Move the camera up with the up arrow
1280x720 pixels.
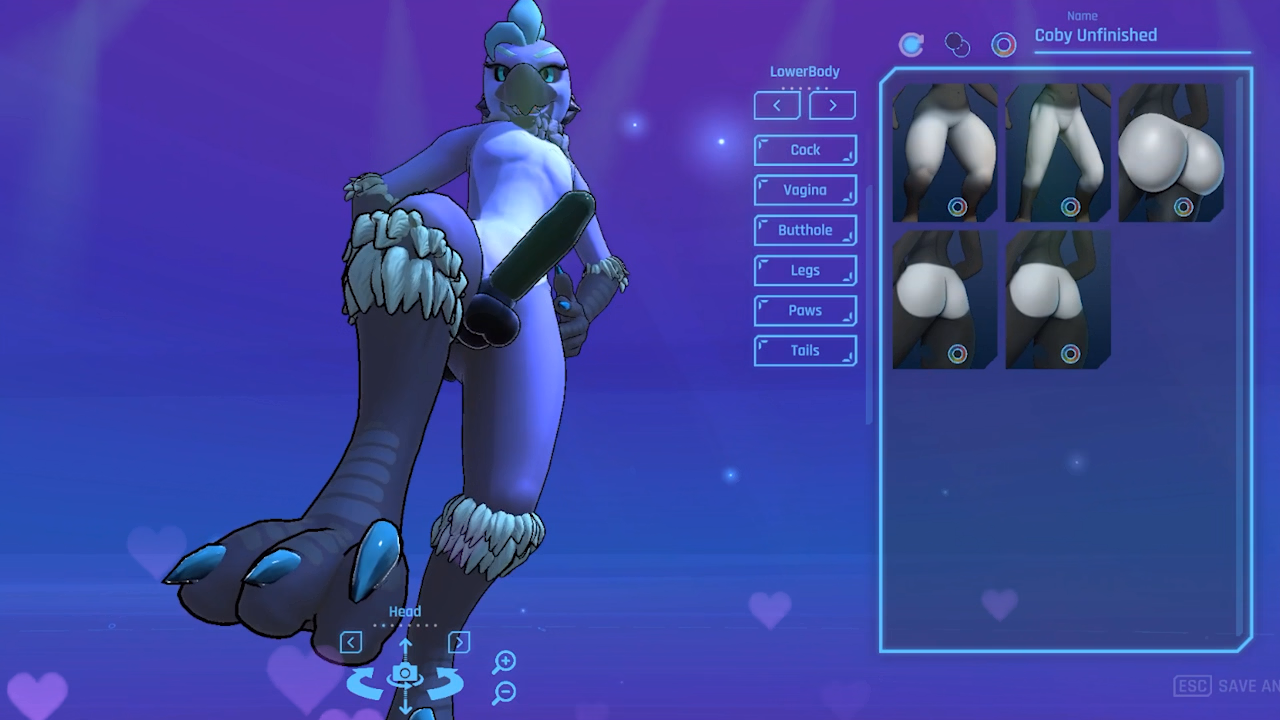(405, 646)
